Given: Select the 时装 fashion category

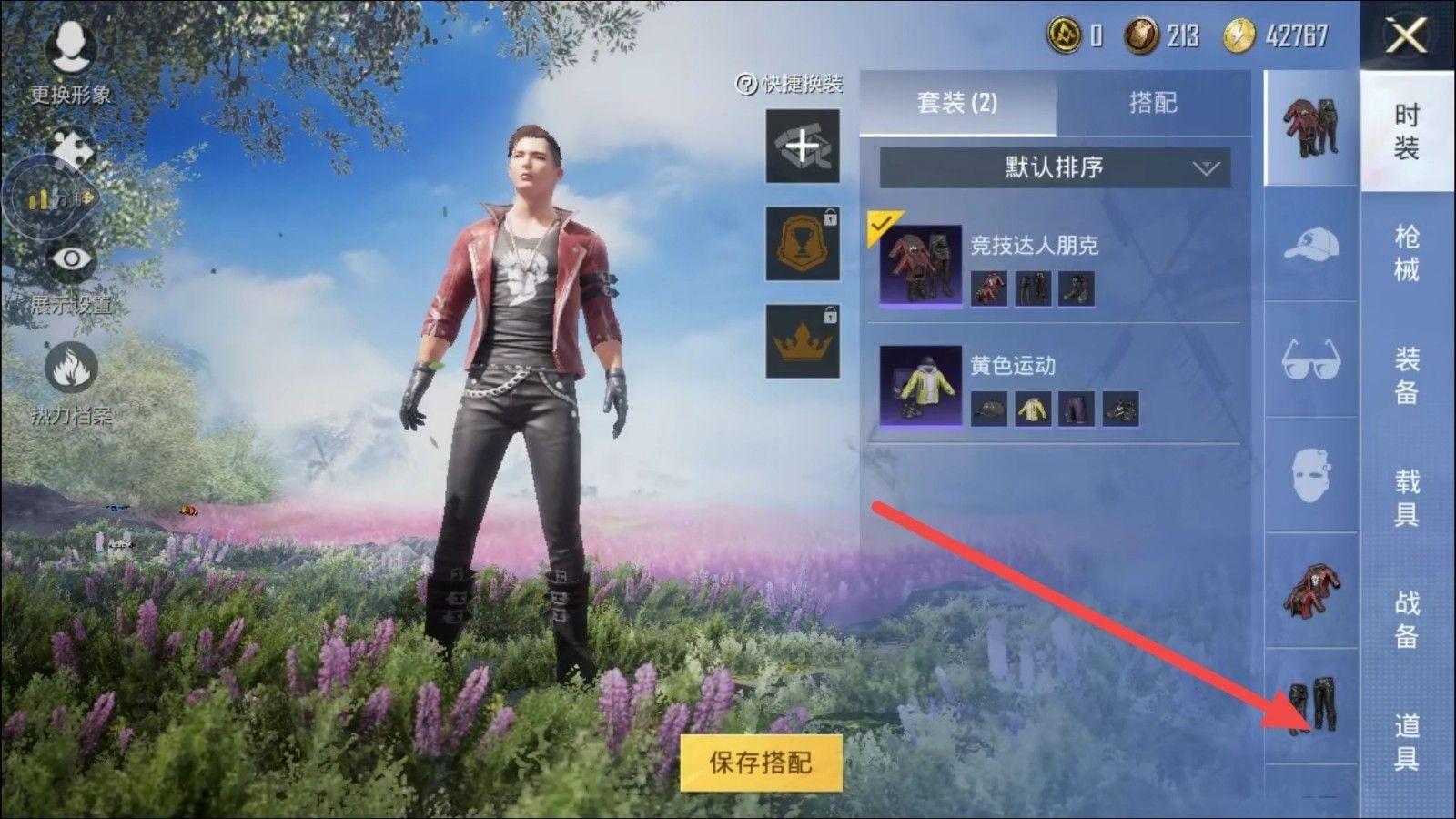Looking at the screenshot, I should pyautogui.click(x=1407, y=131).
